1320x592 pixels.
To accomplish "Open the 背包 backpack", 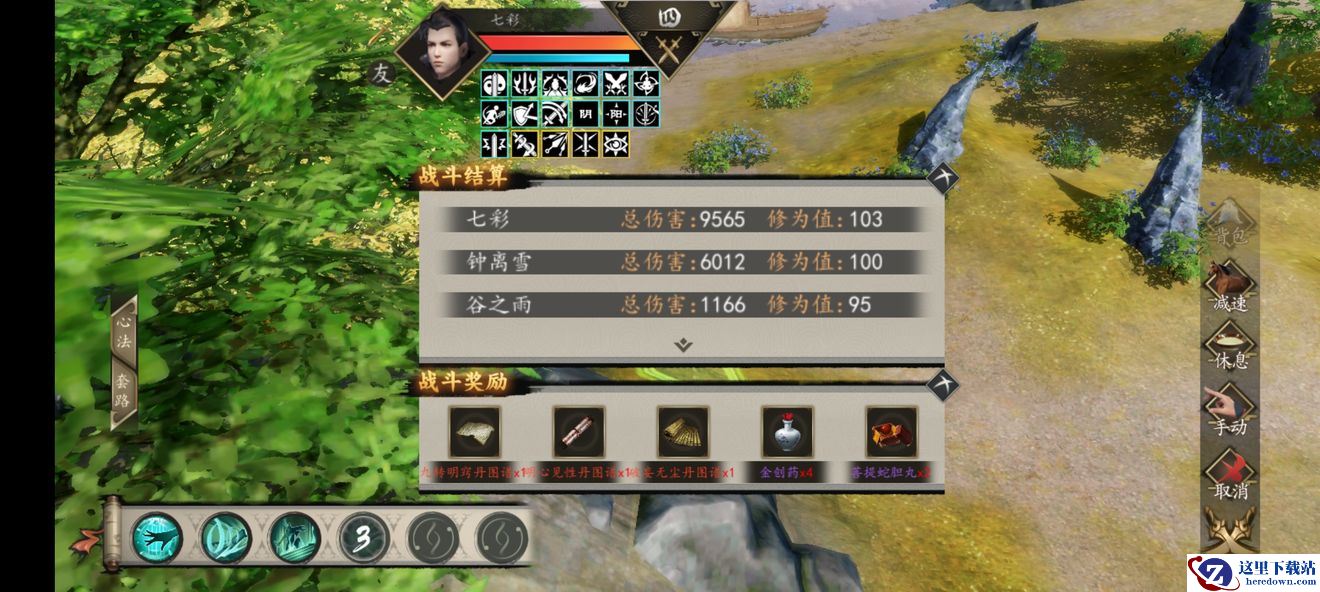I will 1230,227.
